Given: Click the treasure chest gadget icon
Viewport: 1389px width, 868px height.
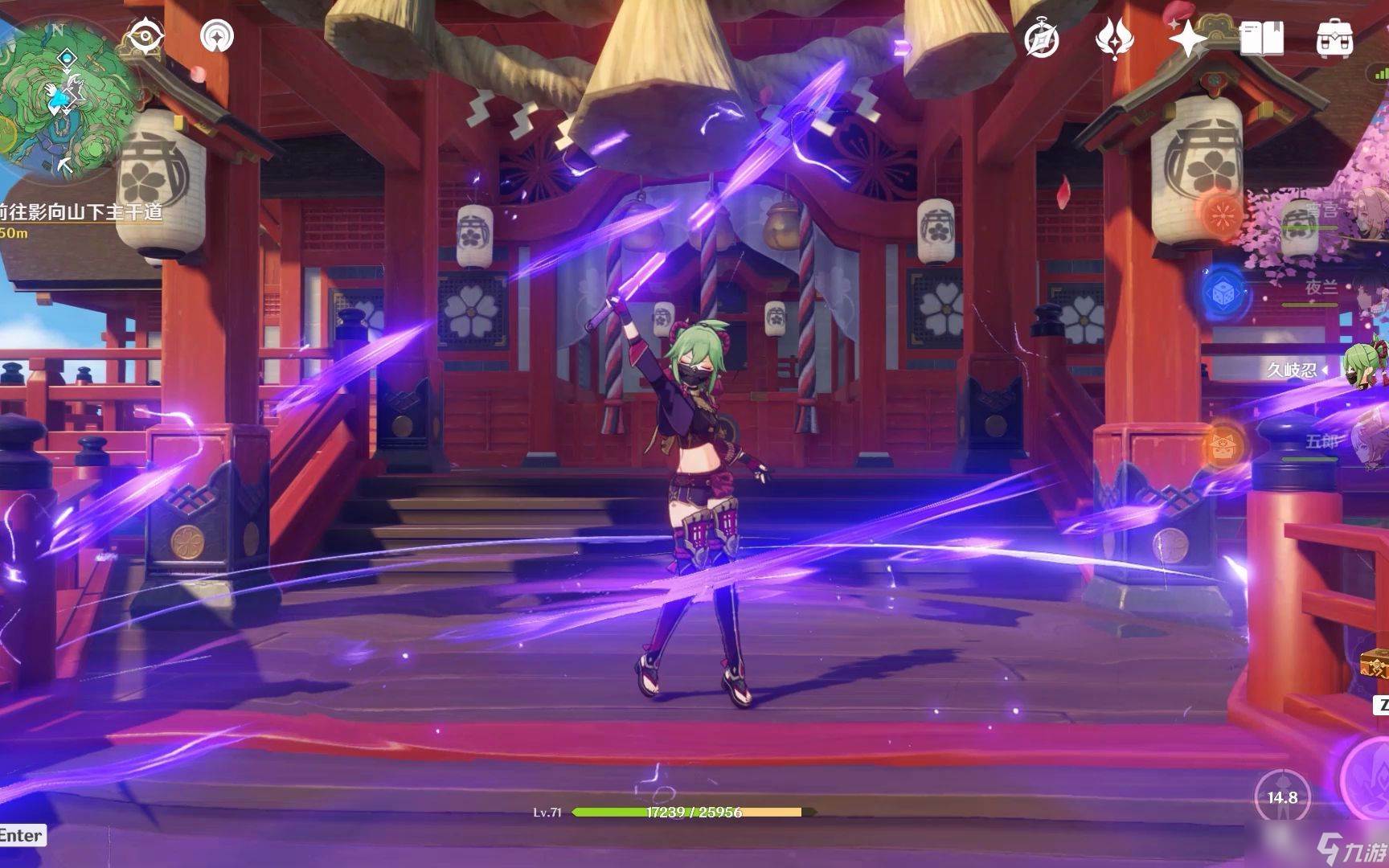Looking at the screenshot, I should (x=1375, y=665).
